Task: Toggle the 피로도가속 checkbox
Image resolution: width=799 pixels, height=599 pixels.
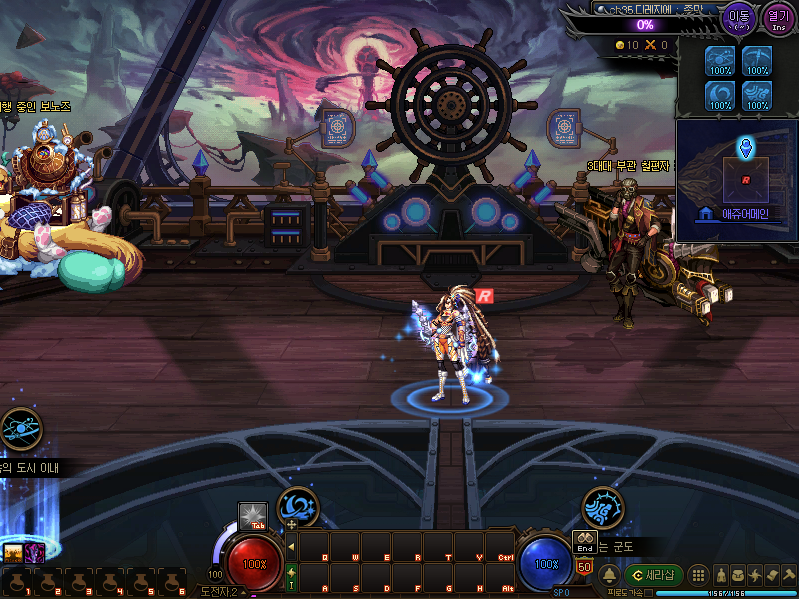Action: click(x=649, y=593)
